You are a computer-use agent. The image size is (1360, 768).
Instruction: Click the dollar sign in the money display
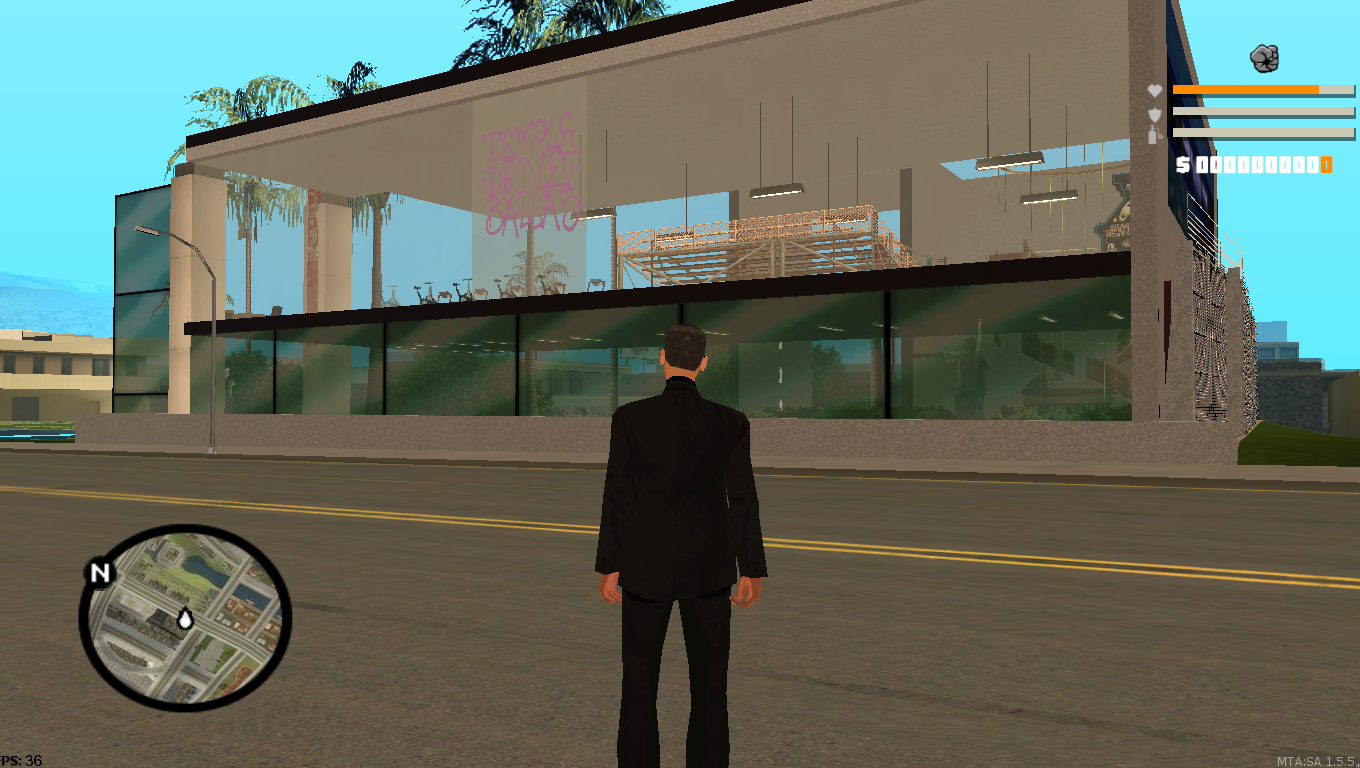click(1183, 163)
